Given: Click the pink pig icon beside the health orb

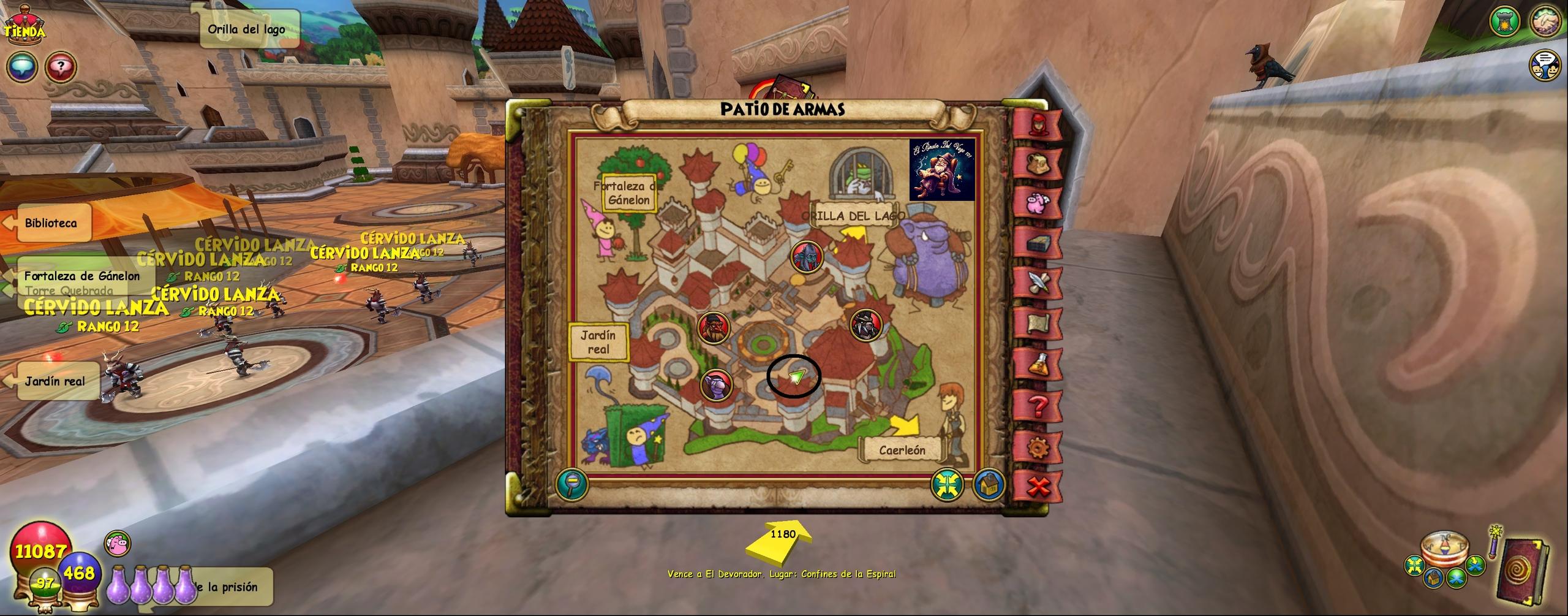Looking at the screenshot, I should point(118,544).
